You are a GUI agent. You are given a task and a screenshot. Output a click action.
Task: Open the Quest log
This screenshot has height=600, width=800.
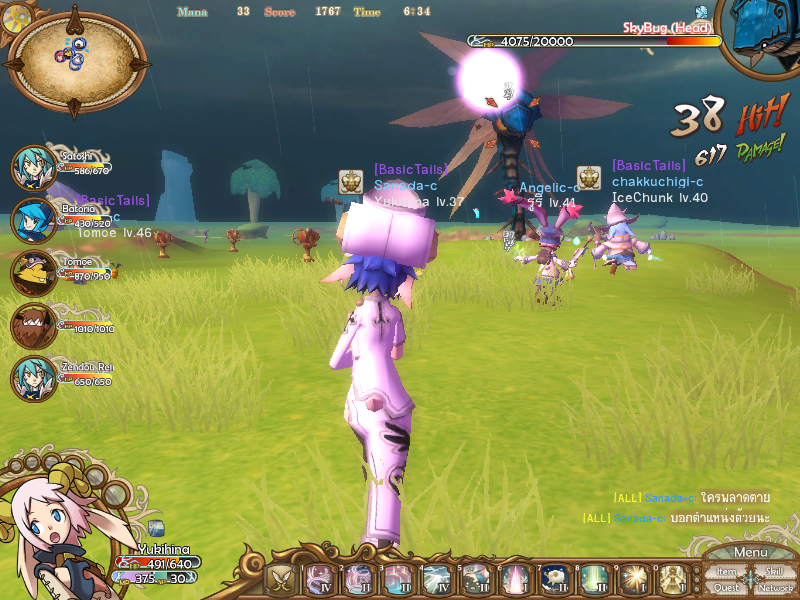click(x=726, y=588)
